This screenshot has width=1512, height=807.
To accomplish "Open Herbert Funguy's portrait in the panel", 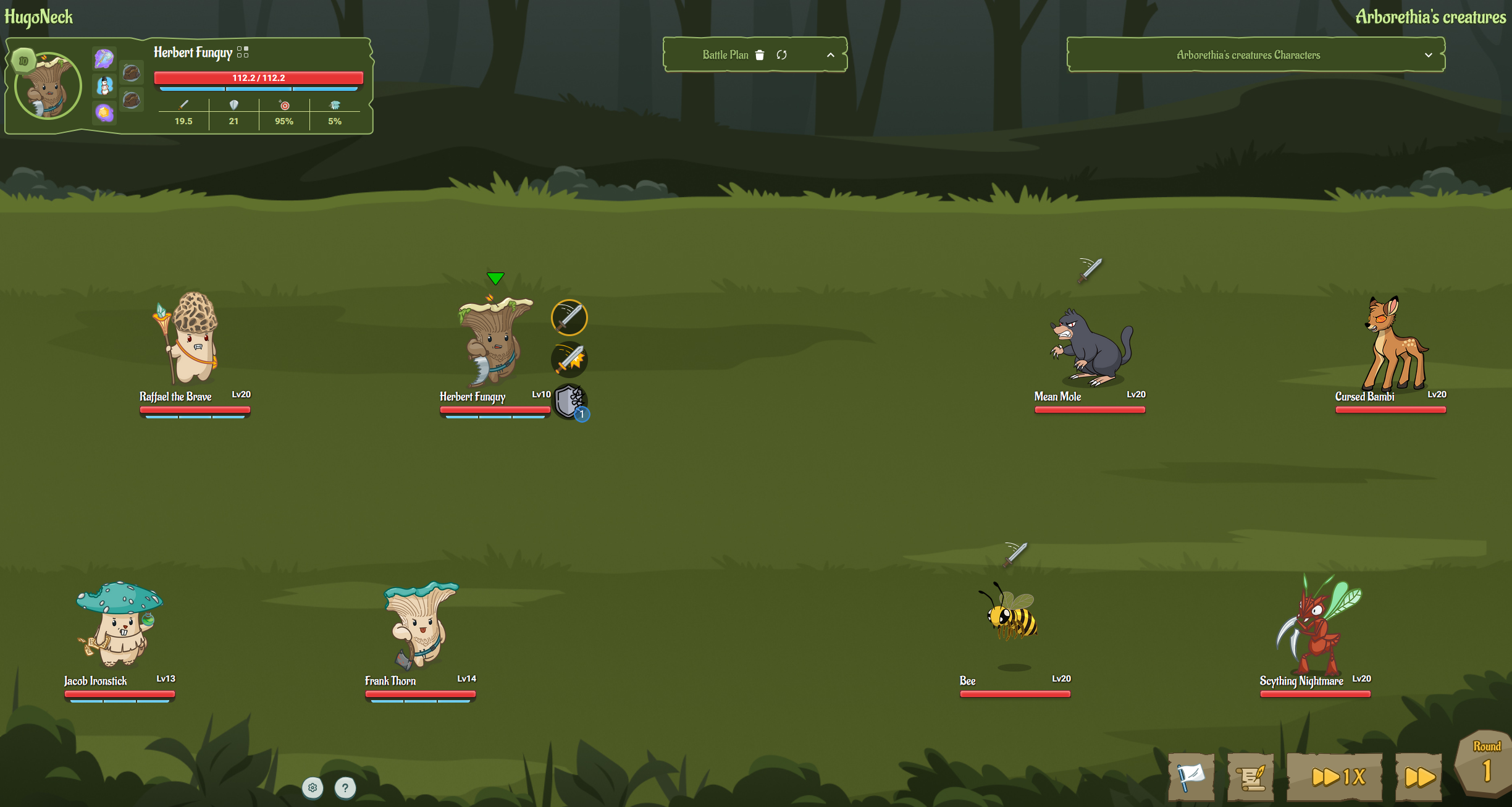I will click(x=48, y=87).
